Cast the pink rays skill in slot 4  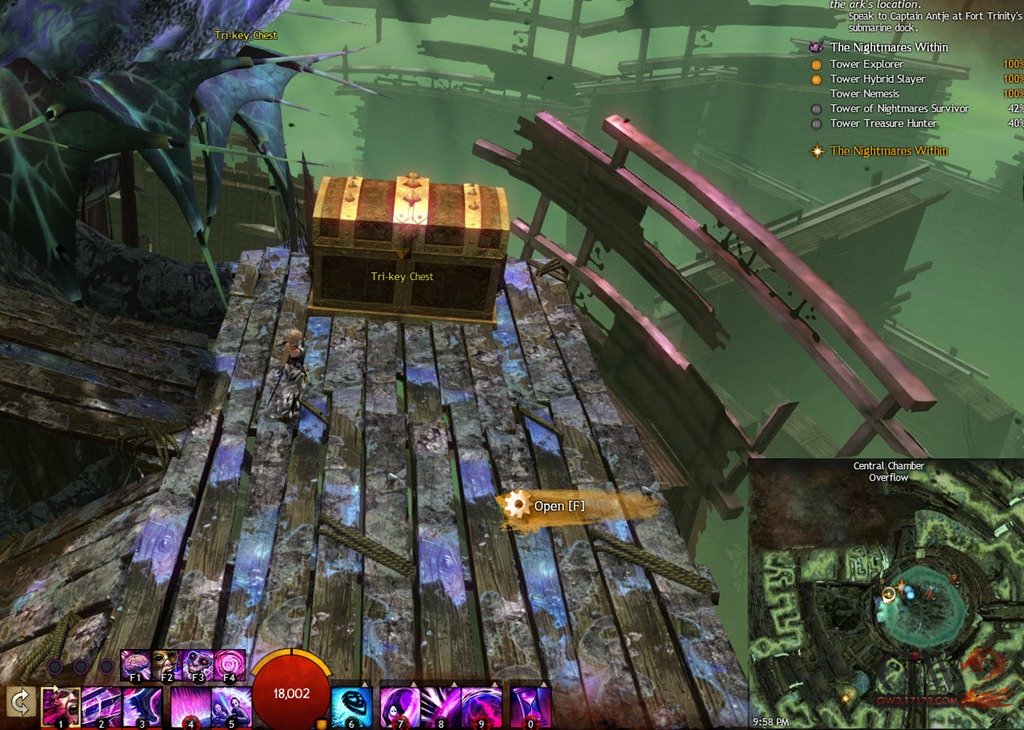(190, 705)
